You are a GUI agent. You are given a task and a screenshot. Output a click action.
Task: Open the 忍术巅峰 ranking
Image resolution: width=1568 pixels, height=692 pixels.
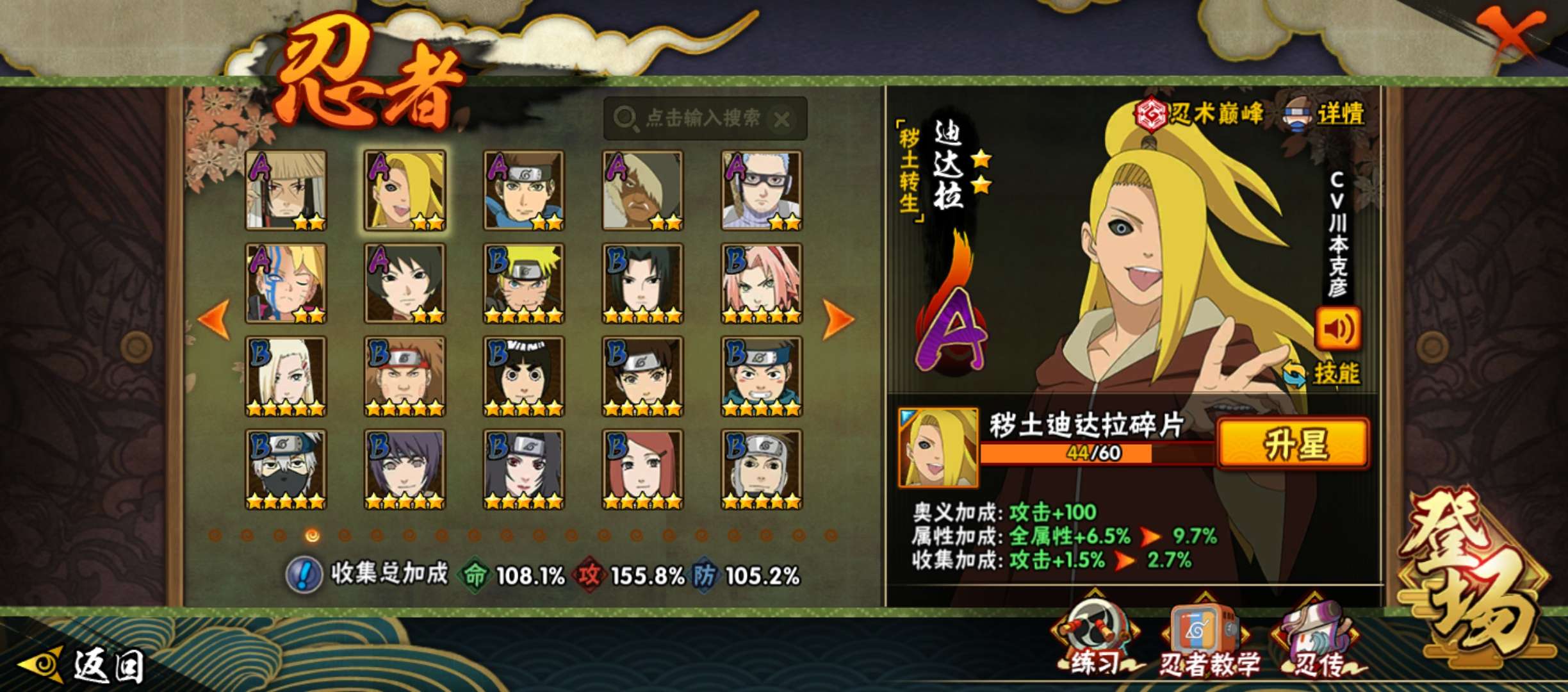(1199, 114)
